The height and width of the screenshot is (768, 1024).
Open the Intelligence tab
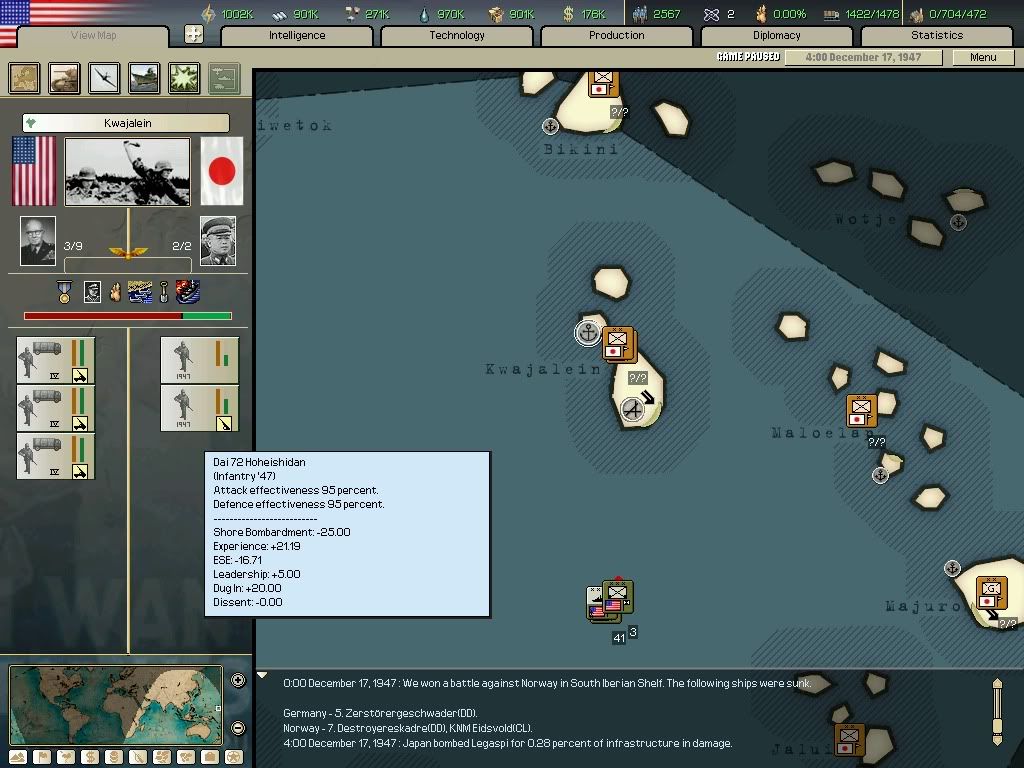tap(297, 36)
